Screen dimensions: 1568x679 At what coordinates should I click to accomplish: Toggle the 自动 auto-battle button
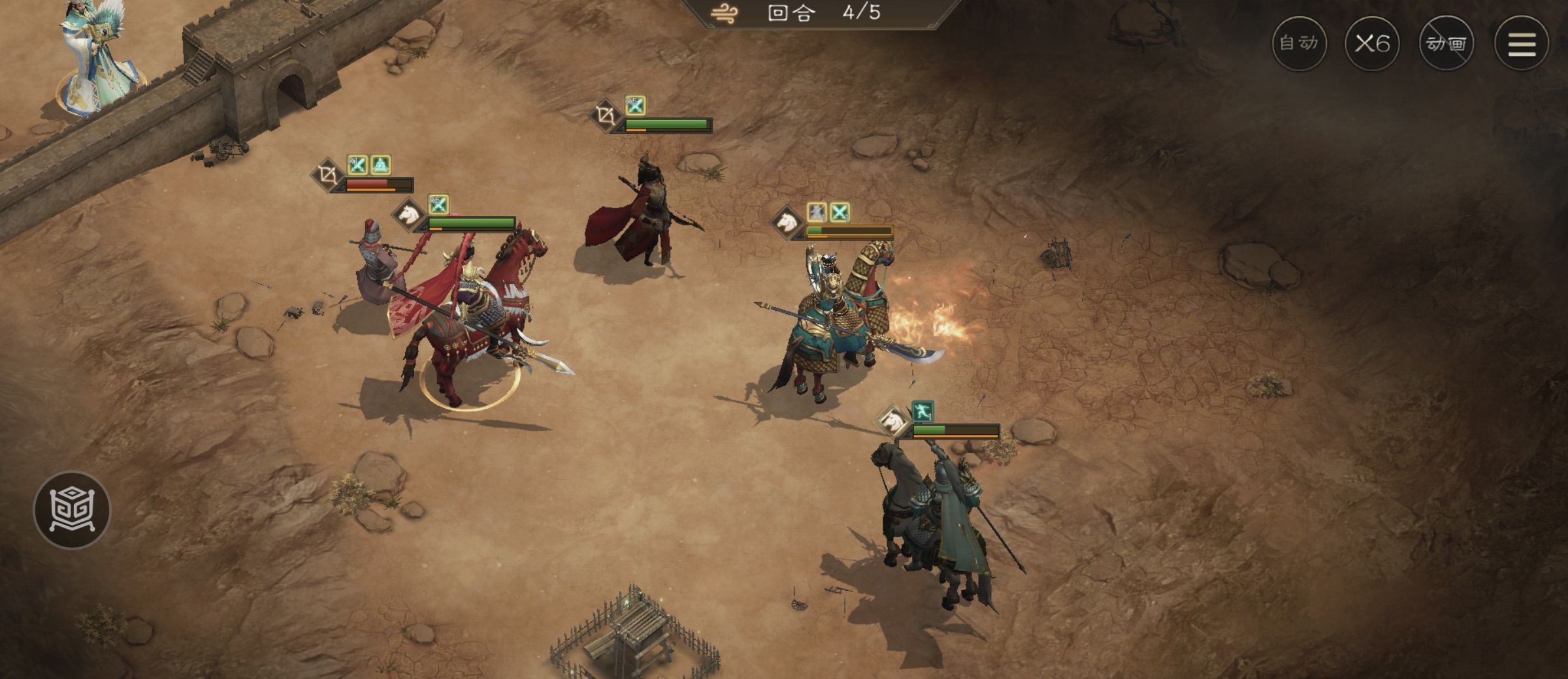[1299, 44]
